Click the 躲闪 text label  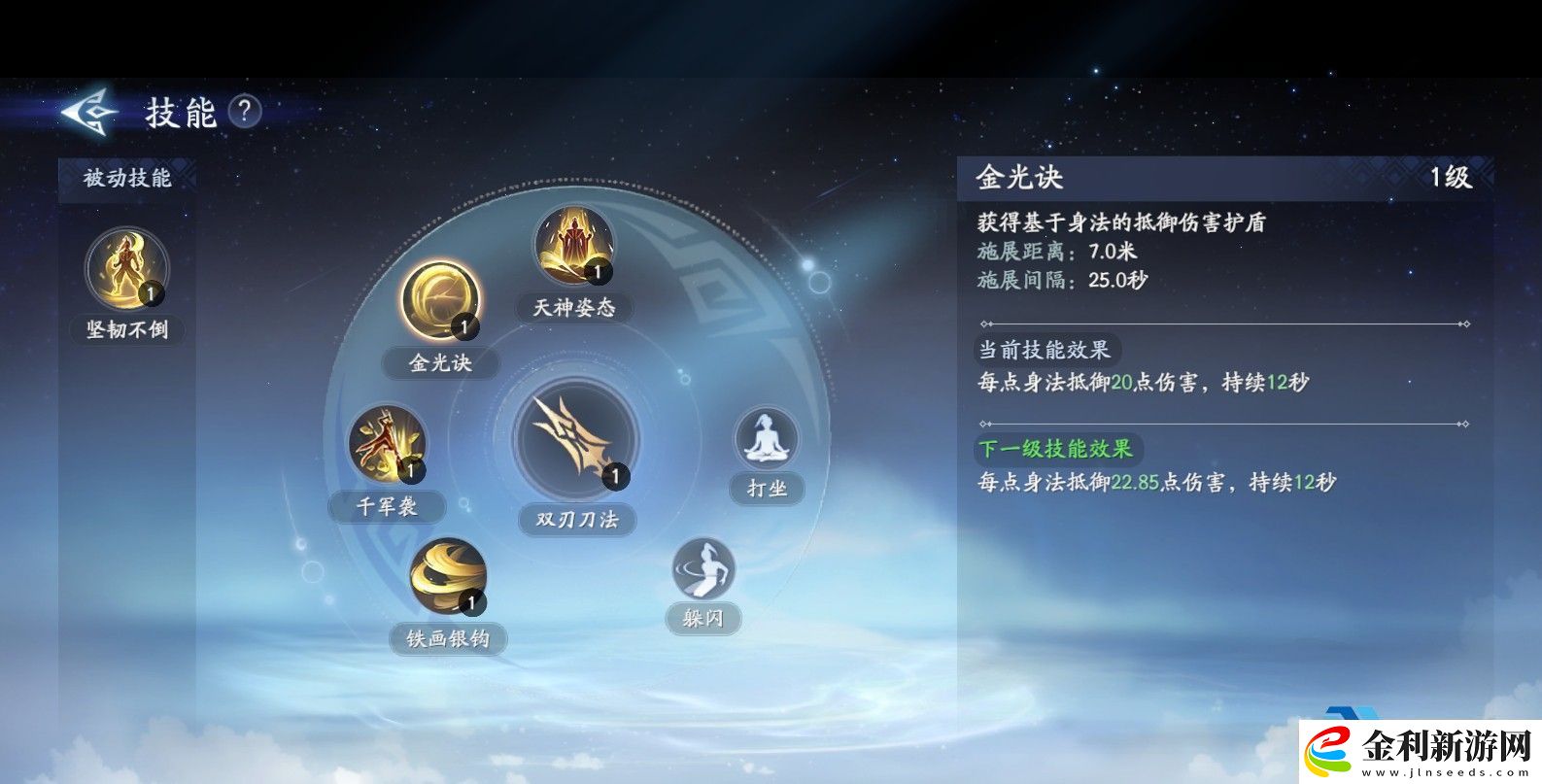tap(702, 618)
